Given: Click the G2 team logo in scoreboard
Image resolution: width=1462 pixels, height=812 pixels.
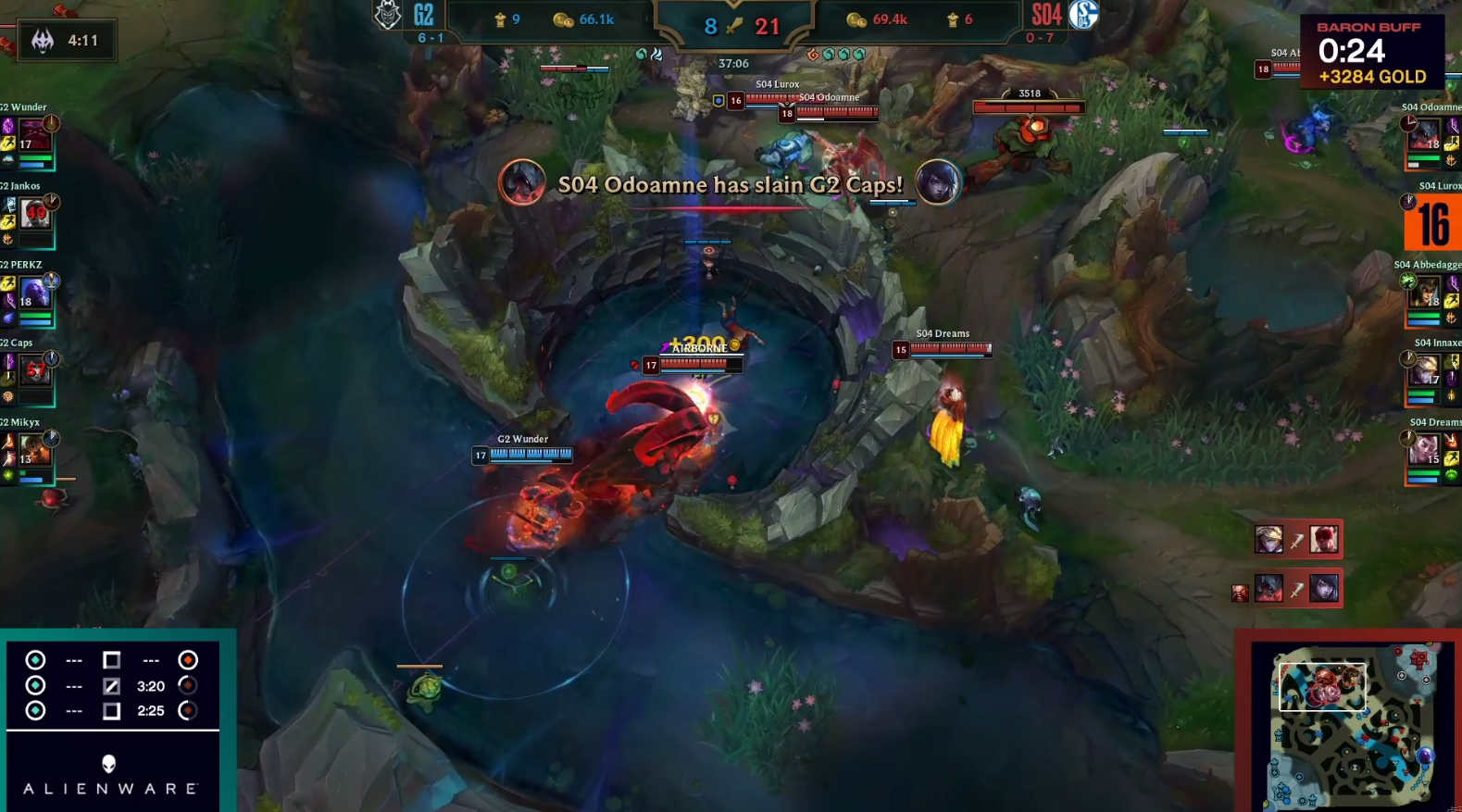Looking at the screenshot, I should [388, 16].
